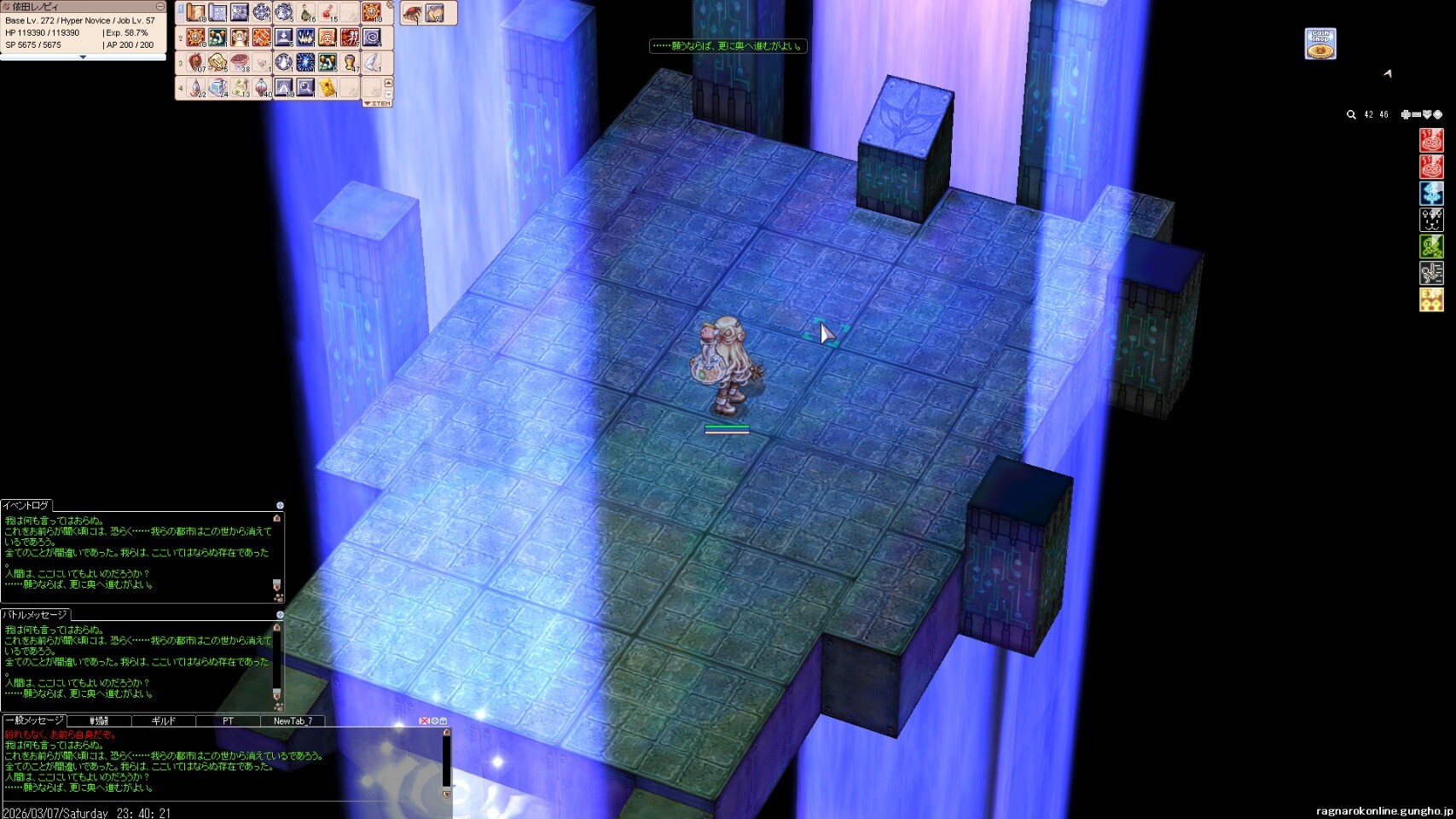Switch to the ギルド chat tab
Screen dimensions: 1456x819
pyautogui.click(x=163, y=721)
